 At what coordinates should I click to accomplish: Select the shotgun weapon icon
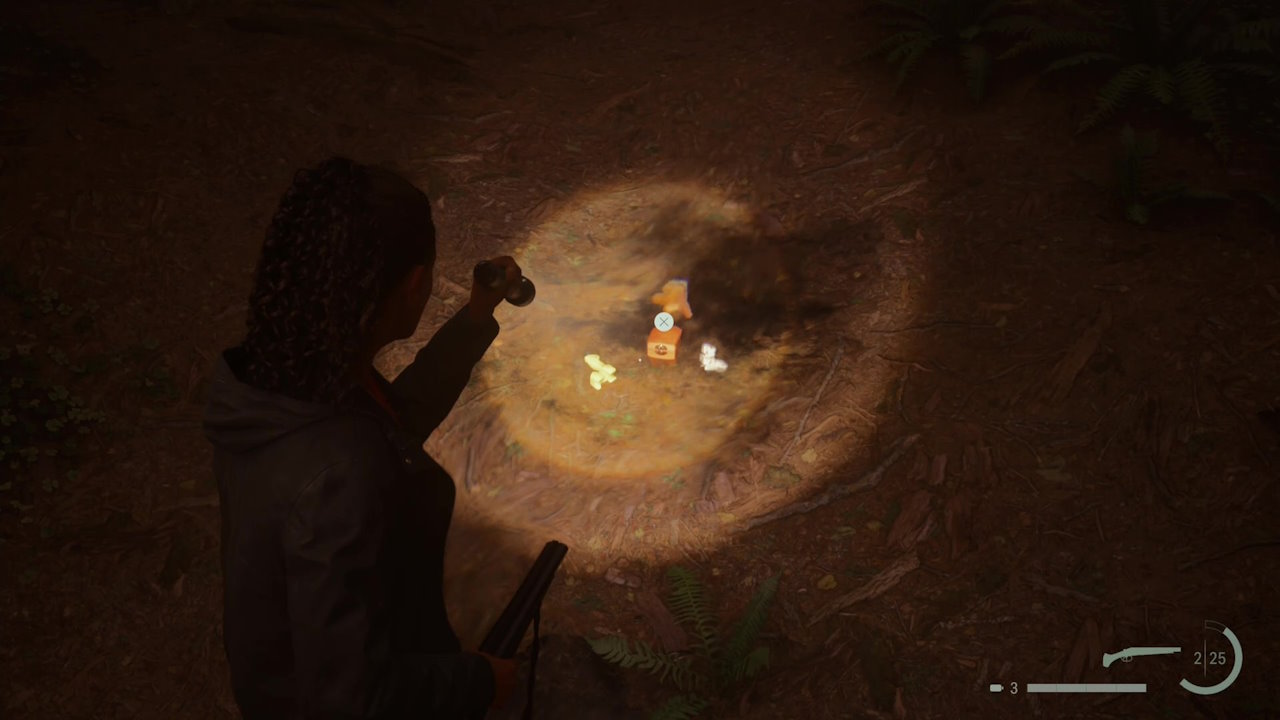pos(1141,656)
